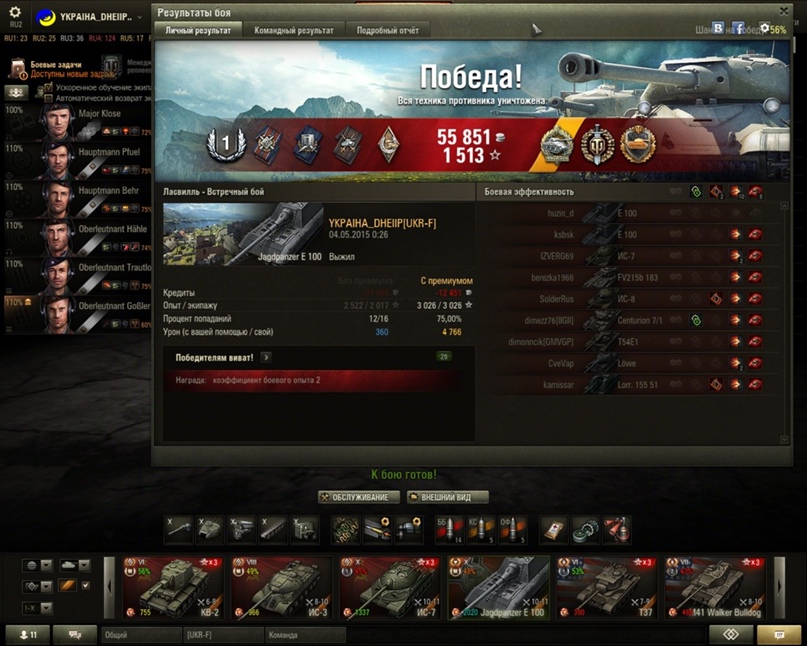Open the Обслуживание service menu
Image resolution: width=807 pixels, height=646 pixels.
click(x=360, y=497)
